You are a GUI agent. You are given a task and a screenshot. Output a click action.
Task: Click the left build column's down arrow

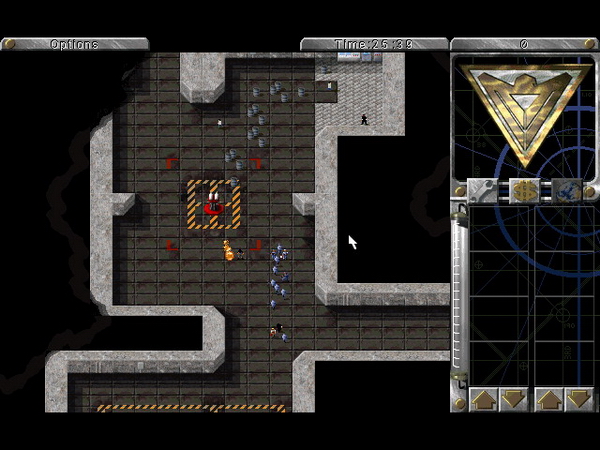click(x=513, y=399)
